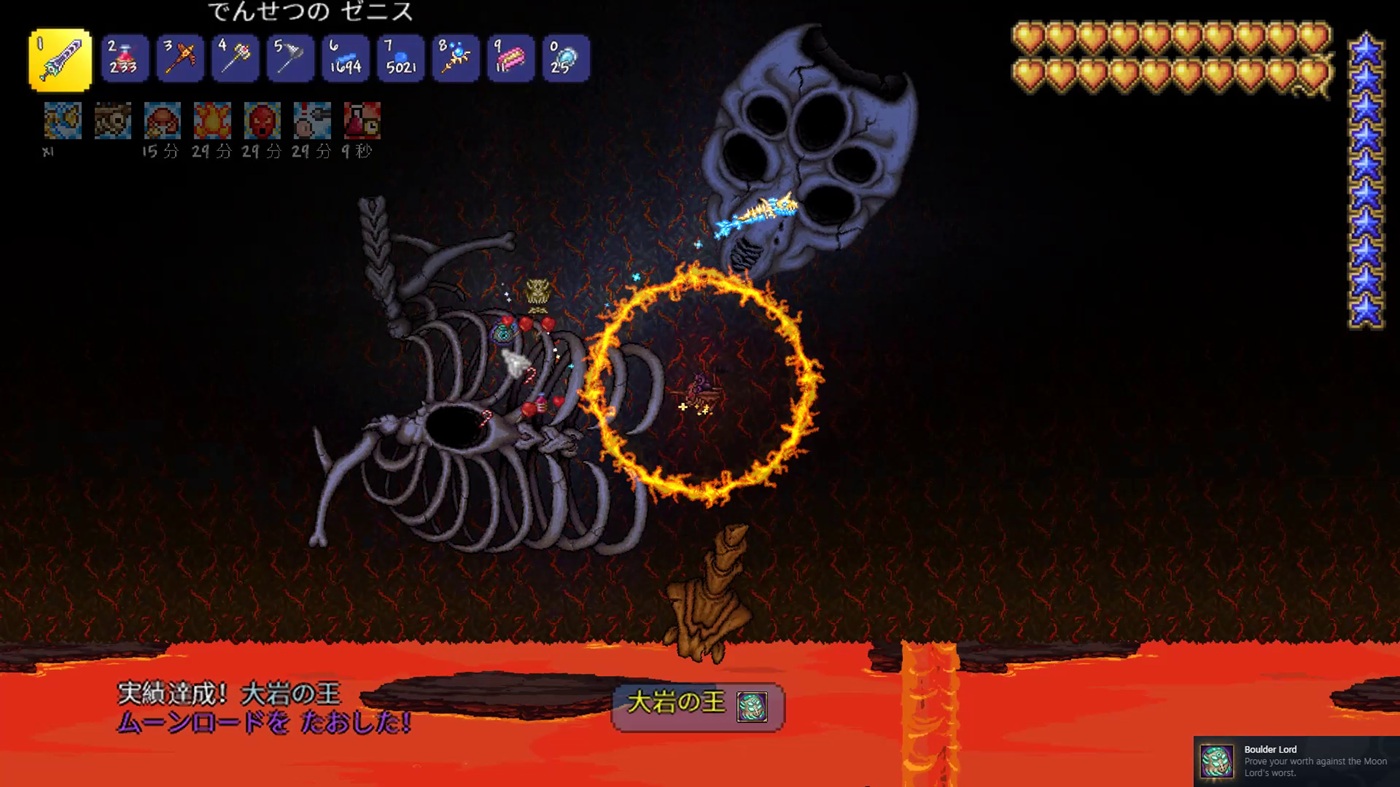
Task: Pick the bug net in hotbar slot 5
Action: coord(290,59)
